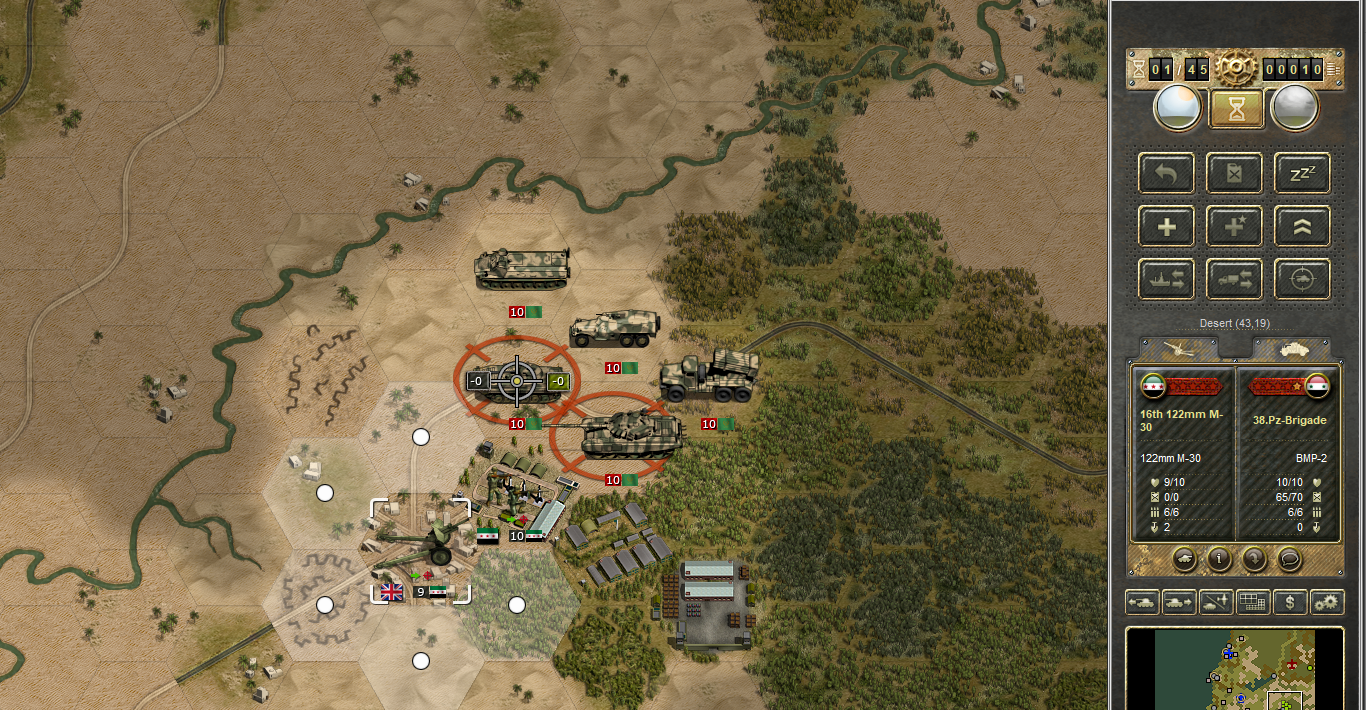1366x710 pixels.
Task: Reinforce the unit with the plus button
Action: [1167, 227]
